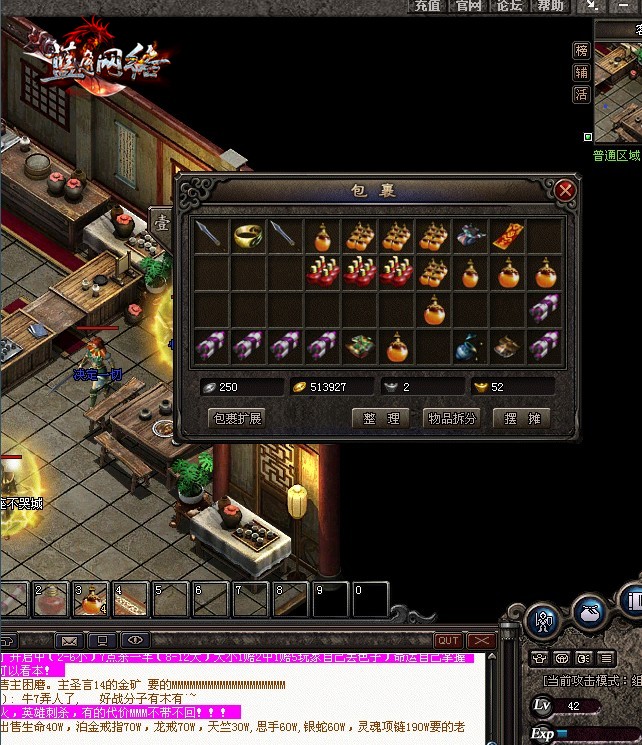Open the 官网 official site link
The width and height of the screenshot is (642, 745).
(x=468, y=6)
